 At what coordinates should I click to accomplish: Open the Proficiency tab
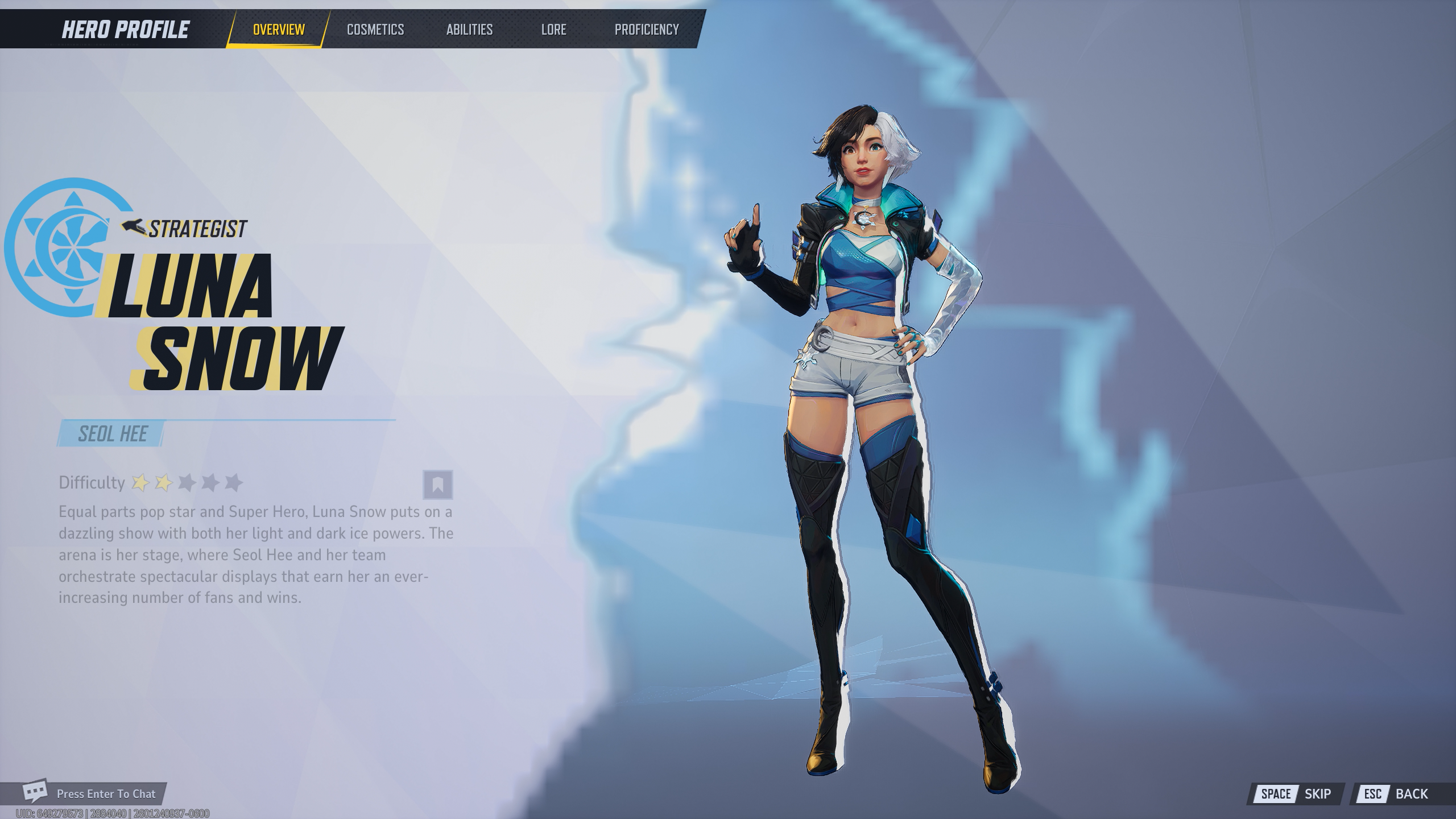click(x=647, y=30)
